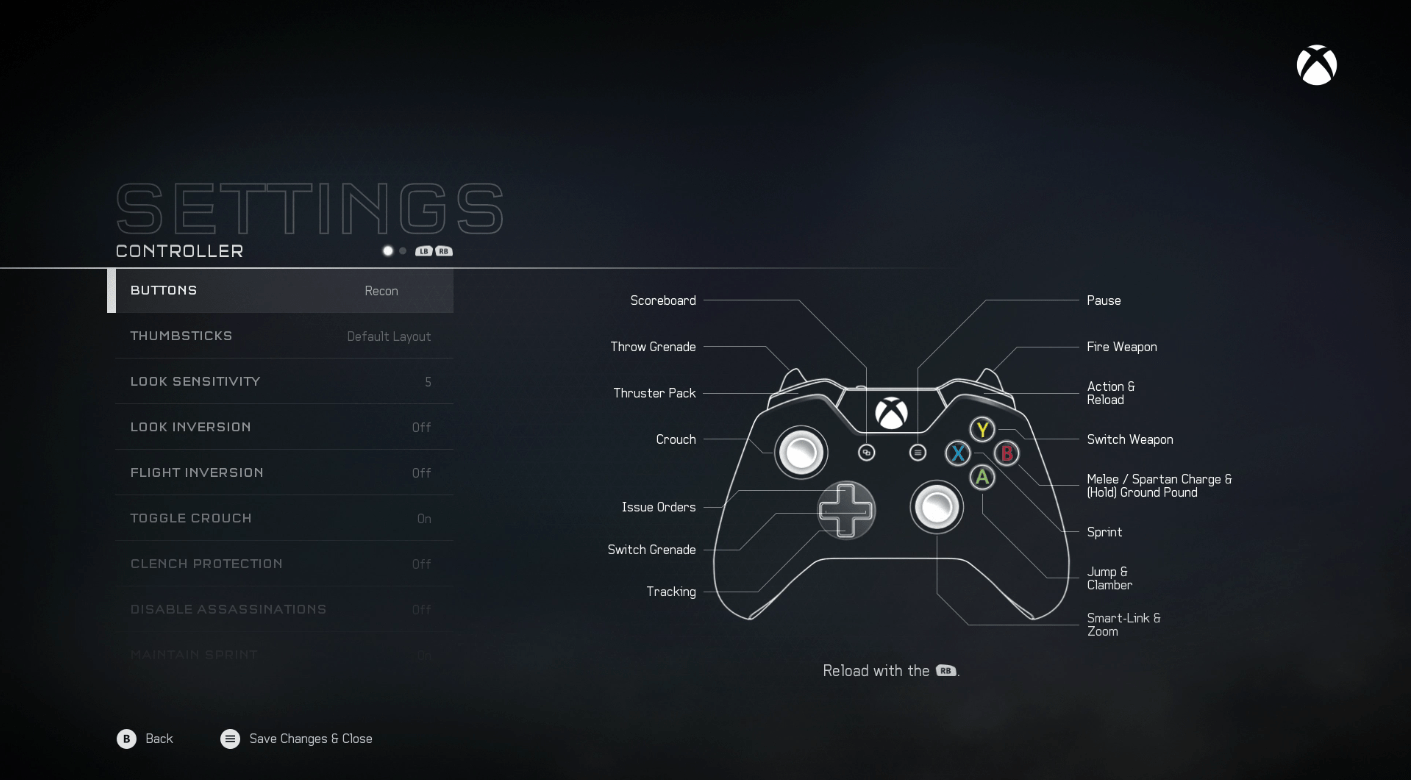
Task: Click the RB icon in the reload hint text
Action: pos(945,671)
